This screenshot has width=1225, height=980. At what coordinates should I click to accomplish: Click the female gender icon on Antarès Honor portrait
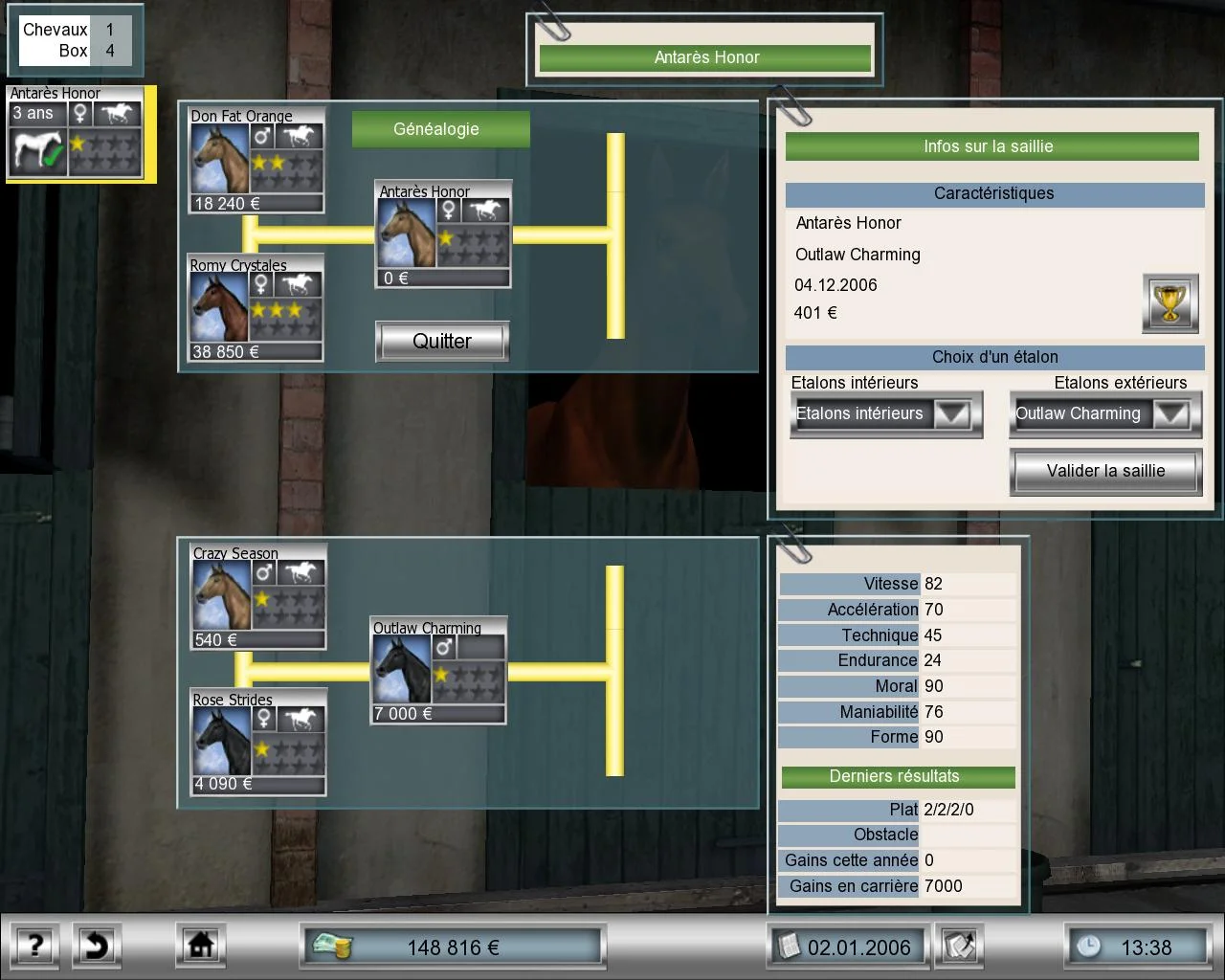tap(447, 212)
